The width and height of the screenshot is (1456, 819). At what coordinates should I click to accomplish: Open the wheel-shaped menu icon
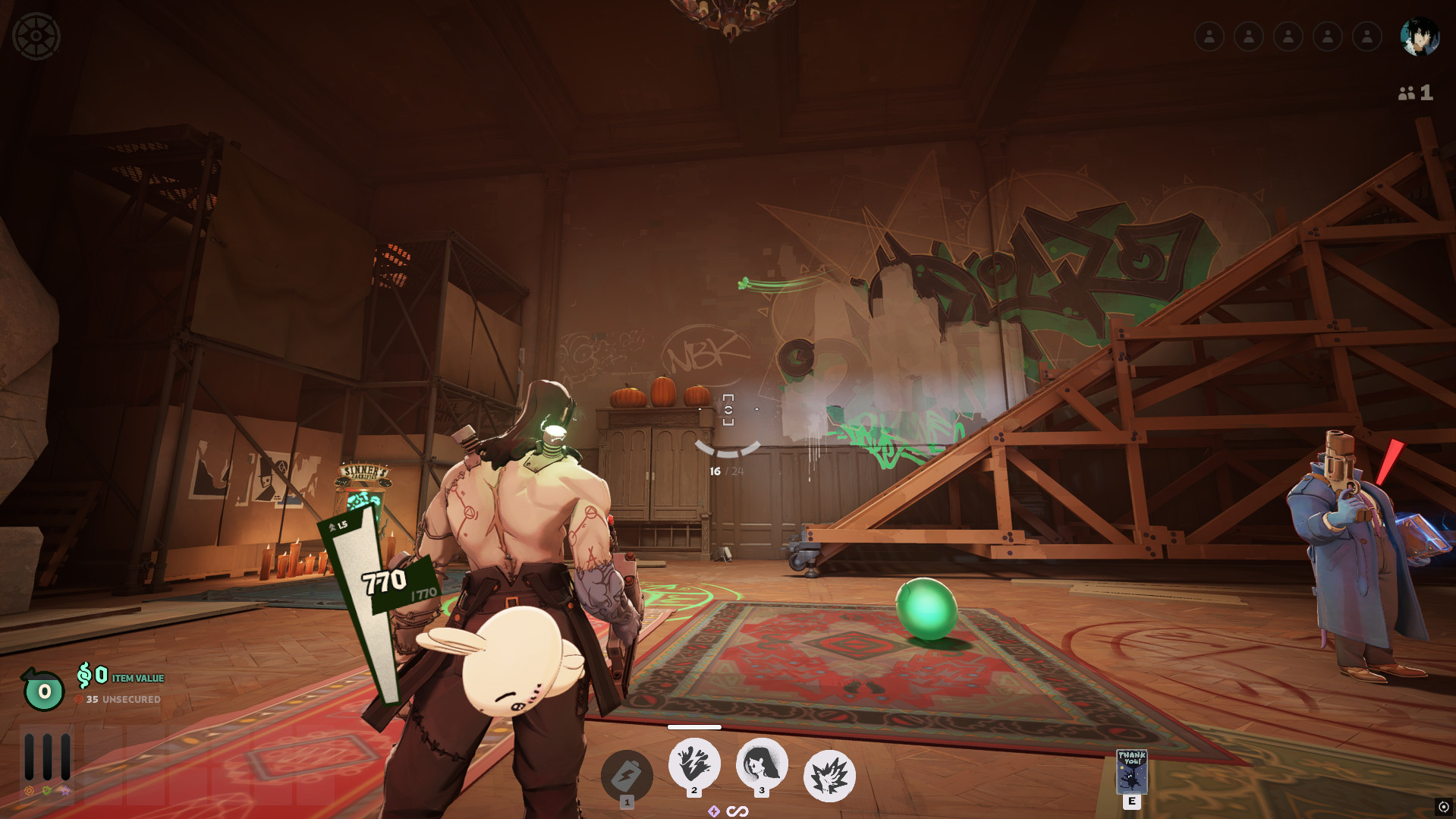(36, 36)
